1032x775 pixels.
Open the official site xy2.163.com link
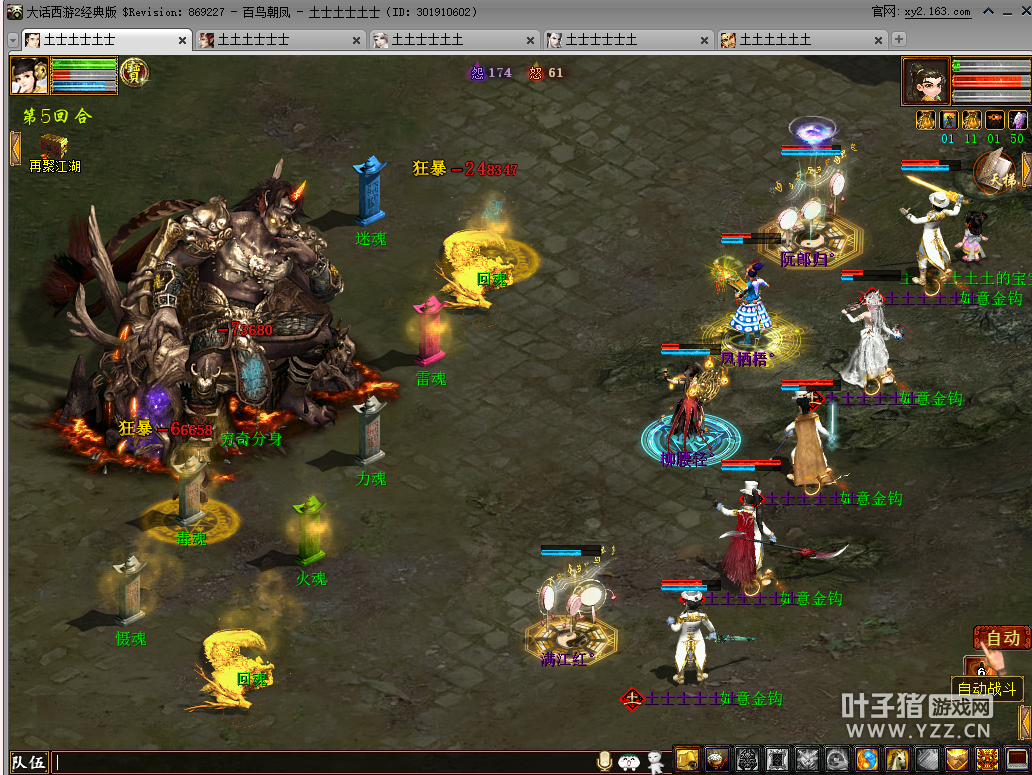pyautogui.click(x=937, y=12)
